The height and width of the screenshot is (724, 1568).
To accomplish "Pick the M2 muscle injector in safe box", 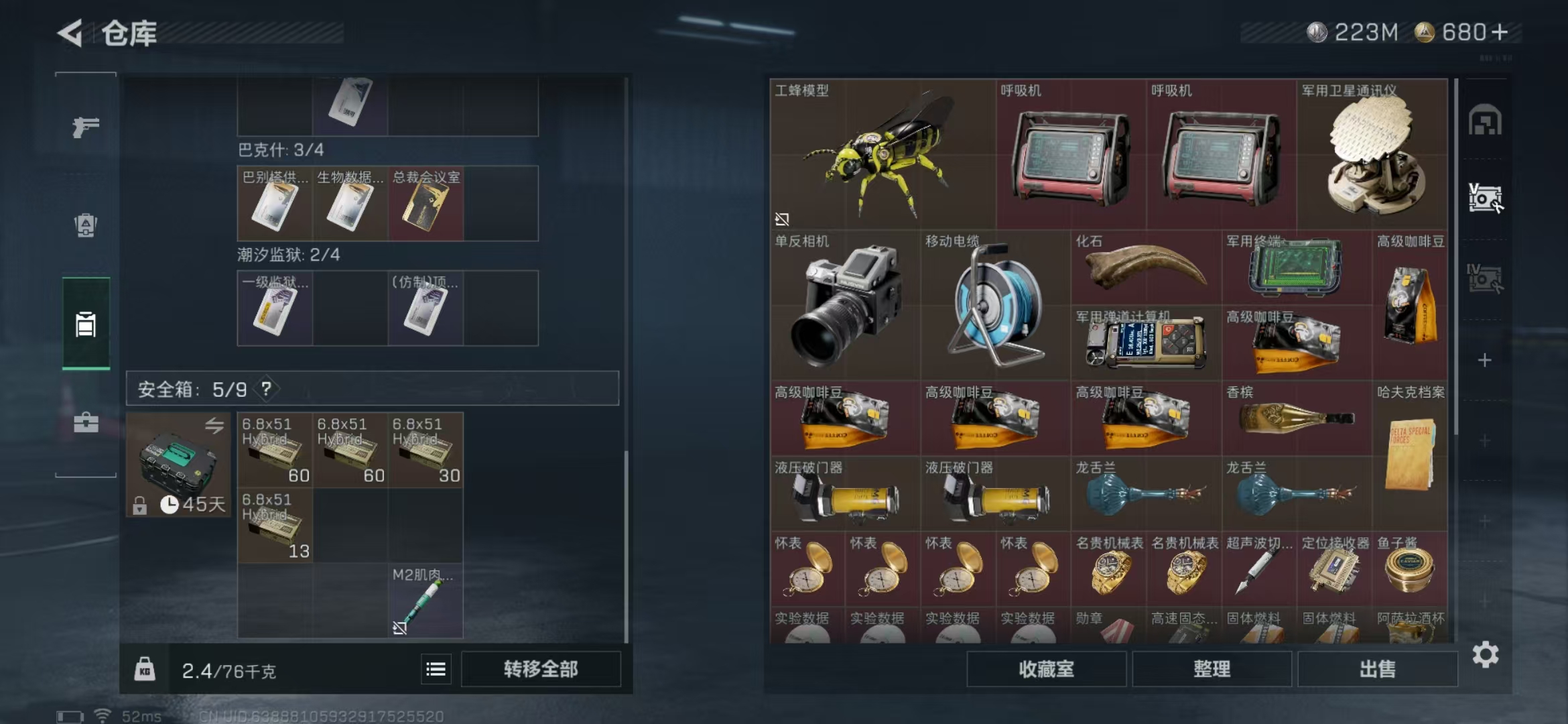I will (426, 601).
